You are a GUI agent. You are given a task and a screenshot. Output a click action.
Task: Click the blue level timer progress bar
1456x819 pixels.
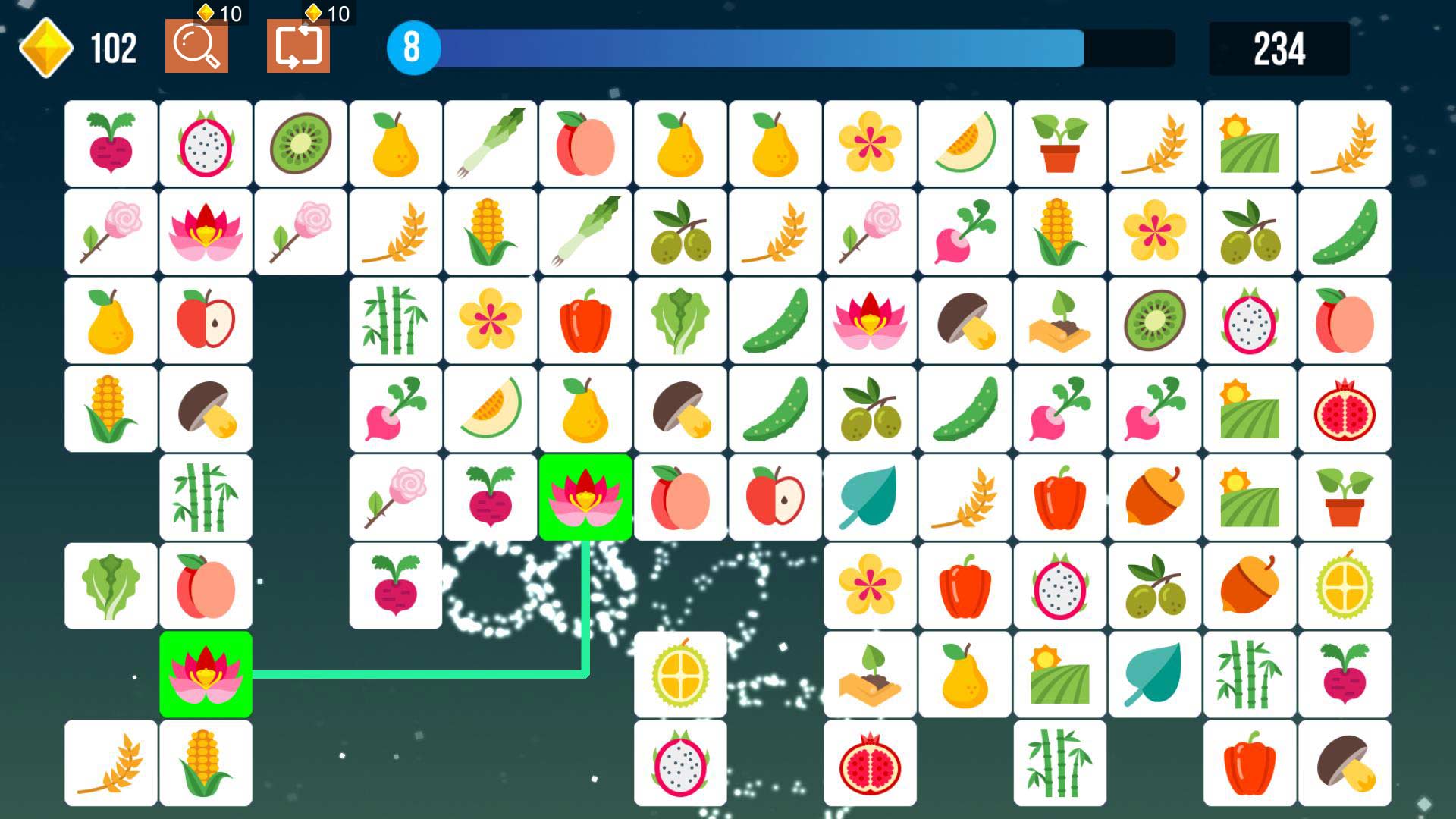(x=758, y=47)
